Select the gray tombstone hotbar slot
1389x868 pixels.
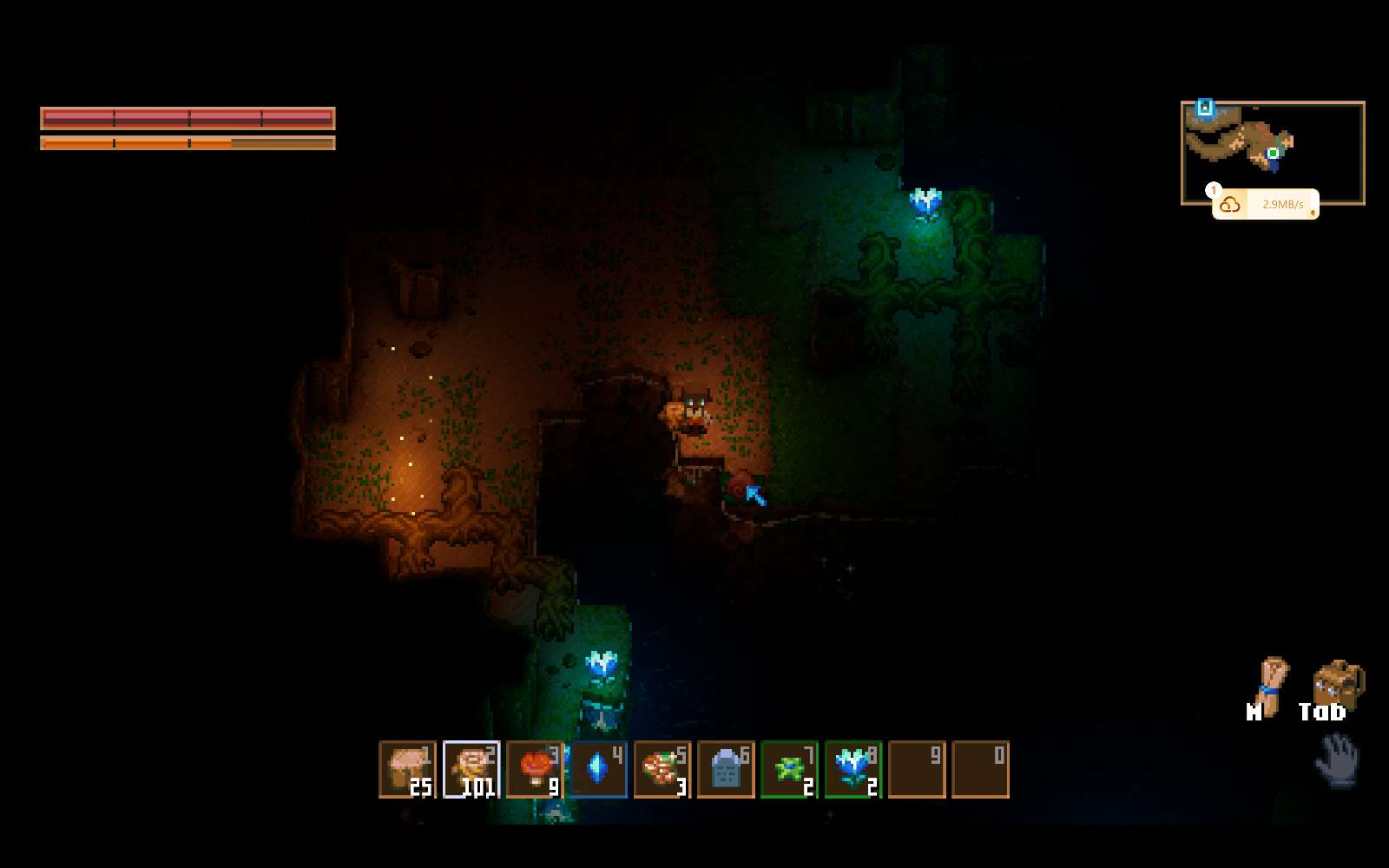726,769
